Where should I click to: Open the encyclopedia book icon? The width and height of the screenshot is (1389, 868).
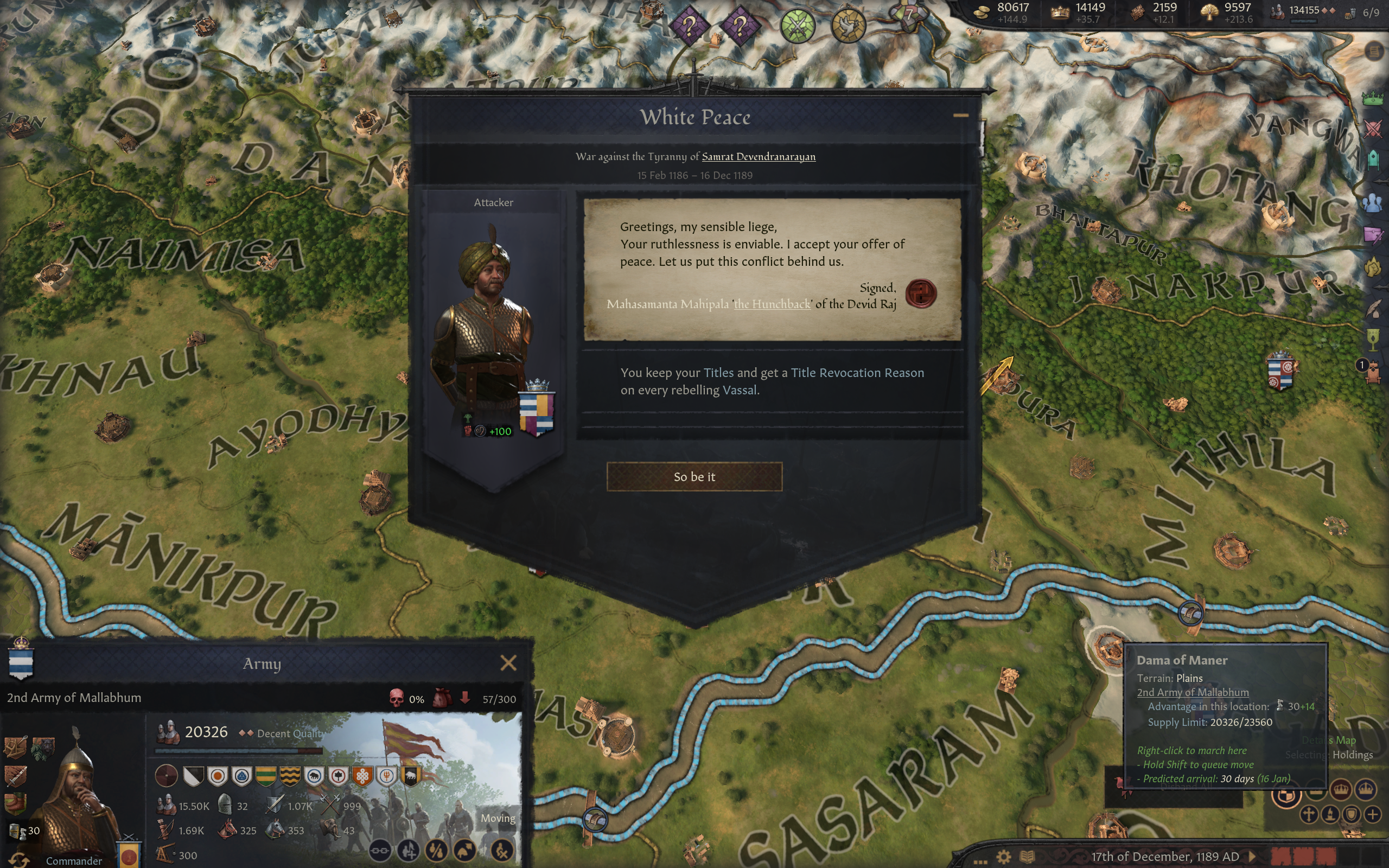pos(1027,857)
